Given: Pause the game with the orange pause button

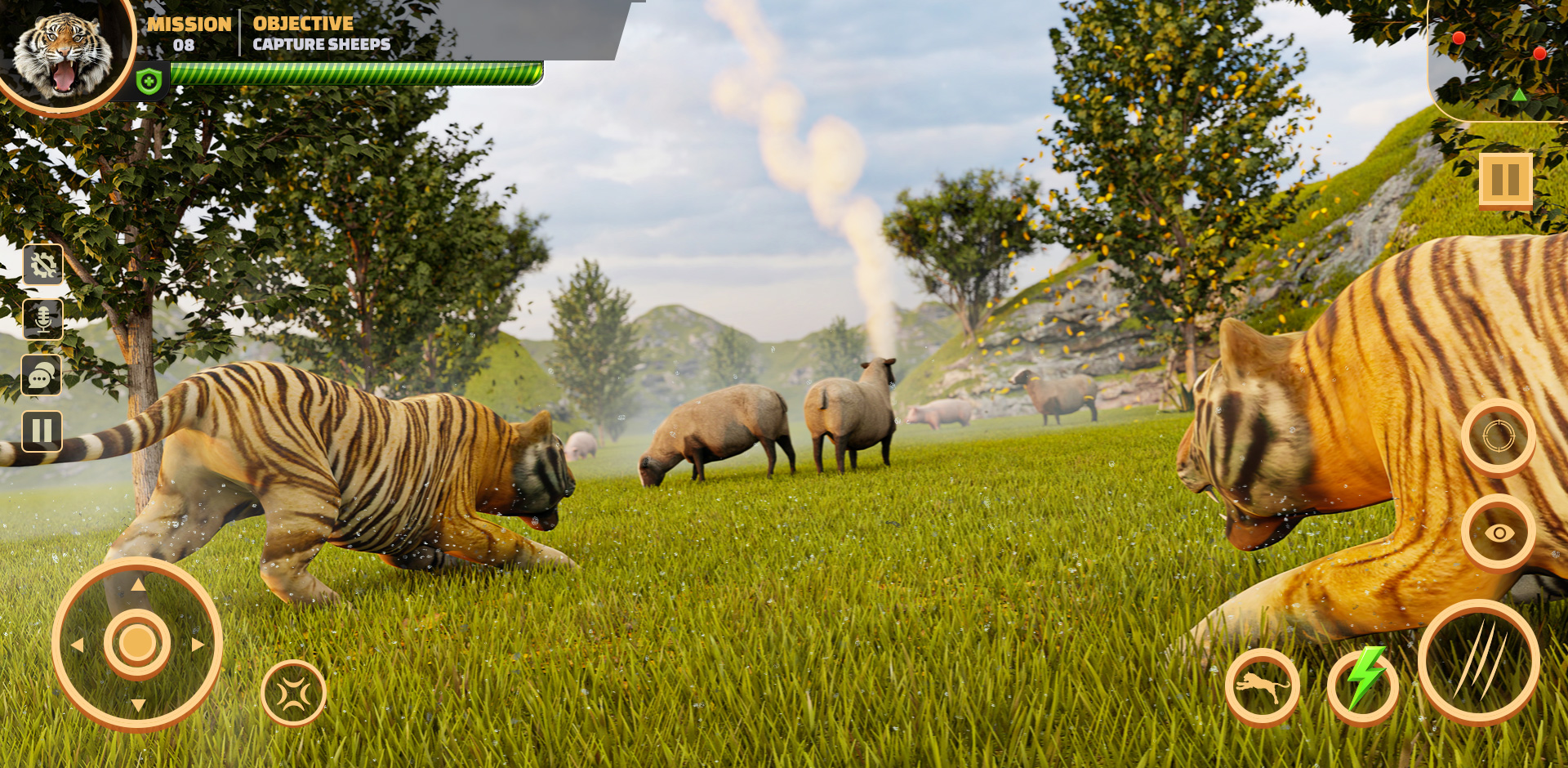Looking at the screenshot, I should [1505, 180].
